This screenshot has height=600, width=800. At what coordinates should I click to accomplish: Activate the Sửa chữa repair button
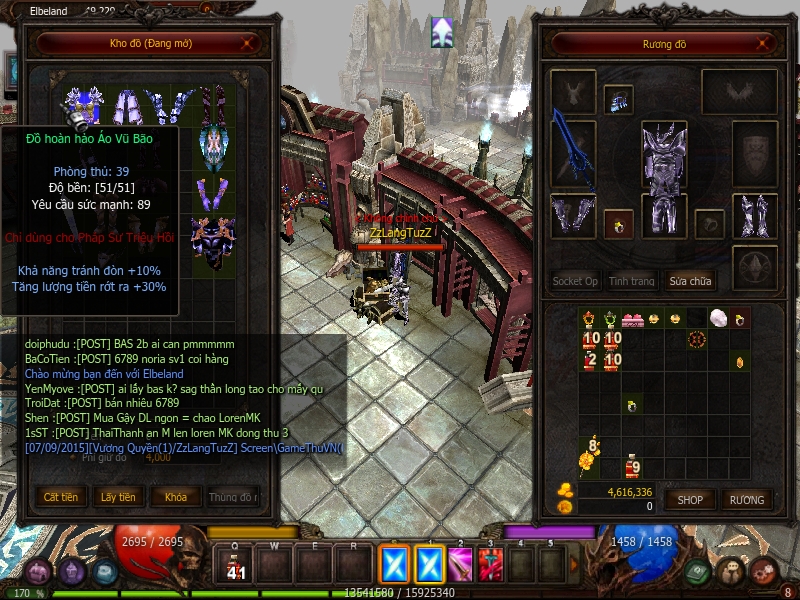click(692, 281)
